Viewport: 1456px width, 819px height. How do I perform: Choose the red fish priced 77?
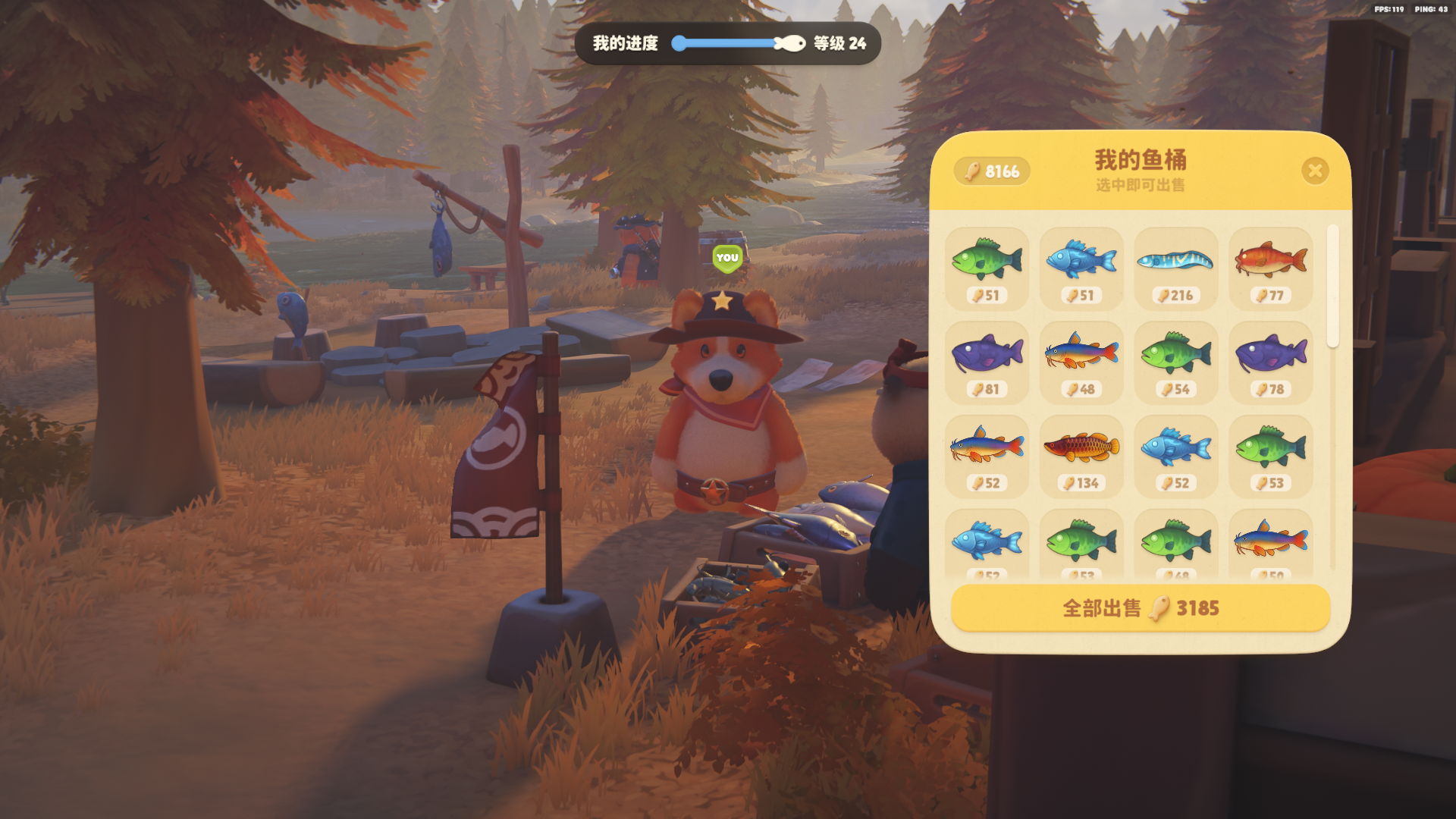pyautogui.click(x=1270, y=268)
